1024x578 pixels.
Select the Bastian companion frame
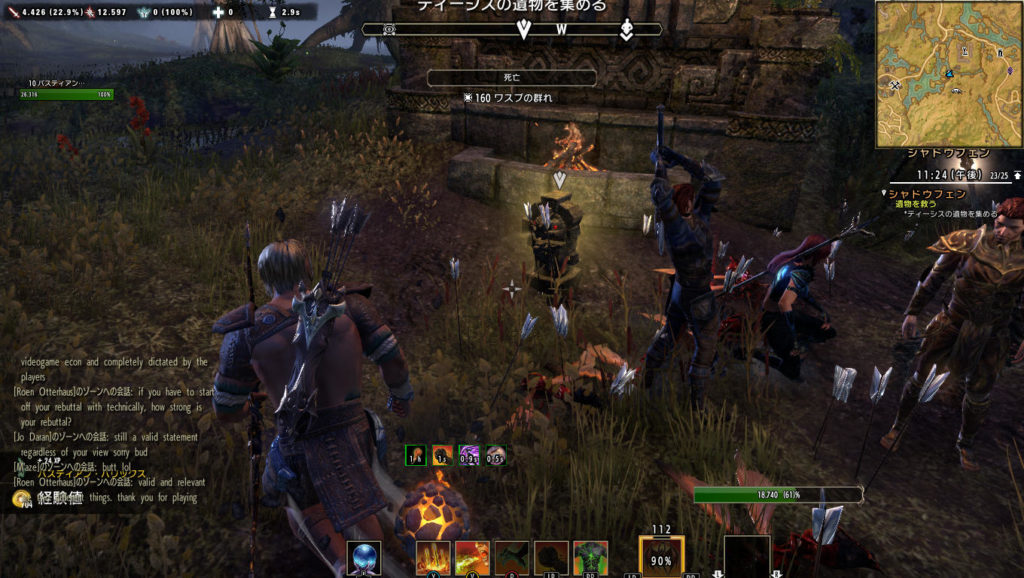(x=65, y=89)
